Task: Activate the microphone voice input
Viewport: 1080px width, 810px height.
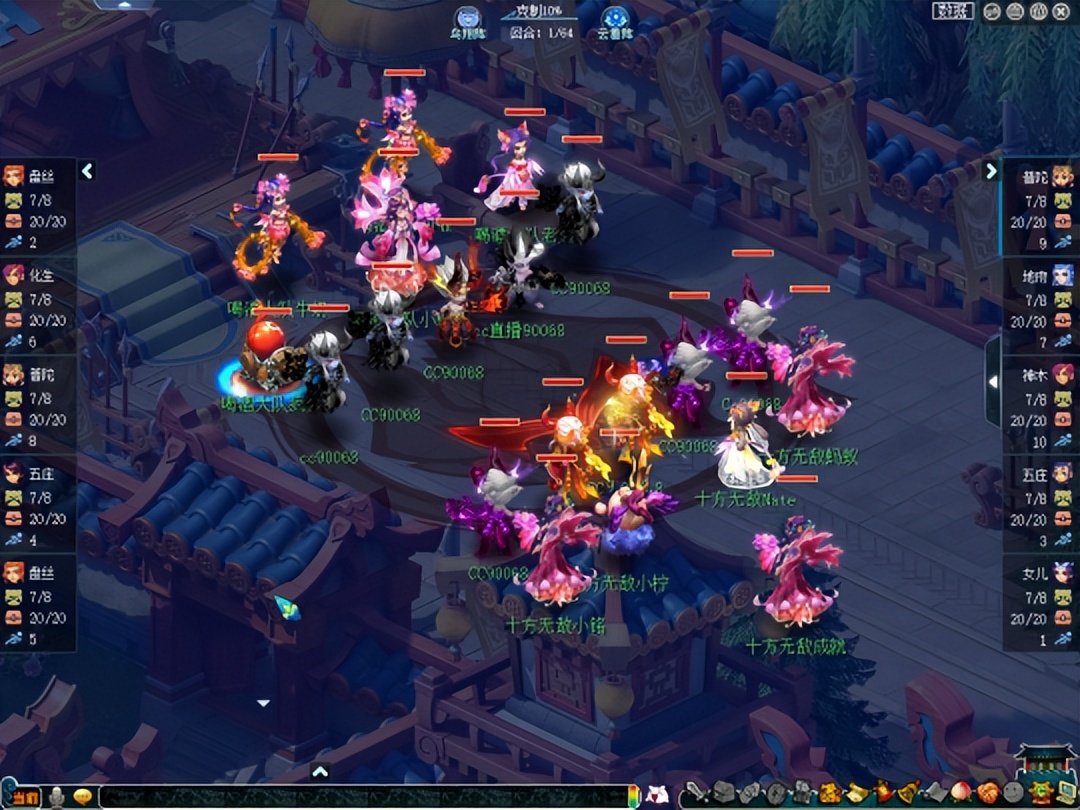Action: (58, 796)
